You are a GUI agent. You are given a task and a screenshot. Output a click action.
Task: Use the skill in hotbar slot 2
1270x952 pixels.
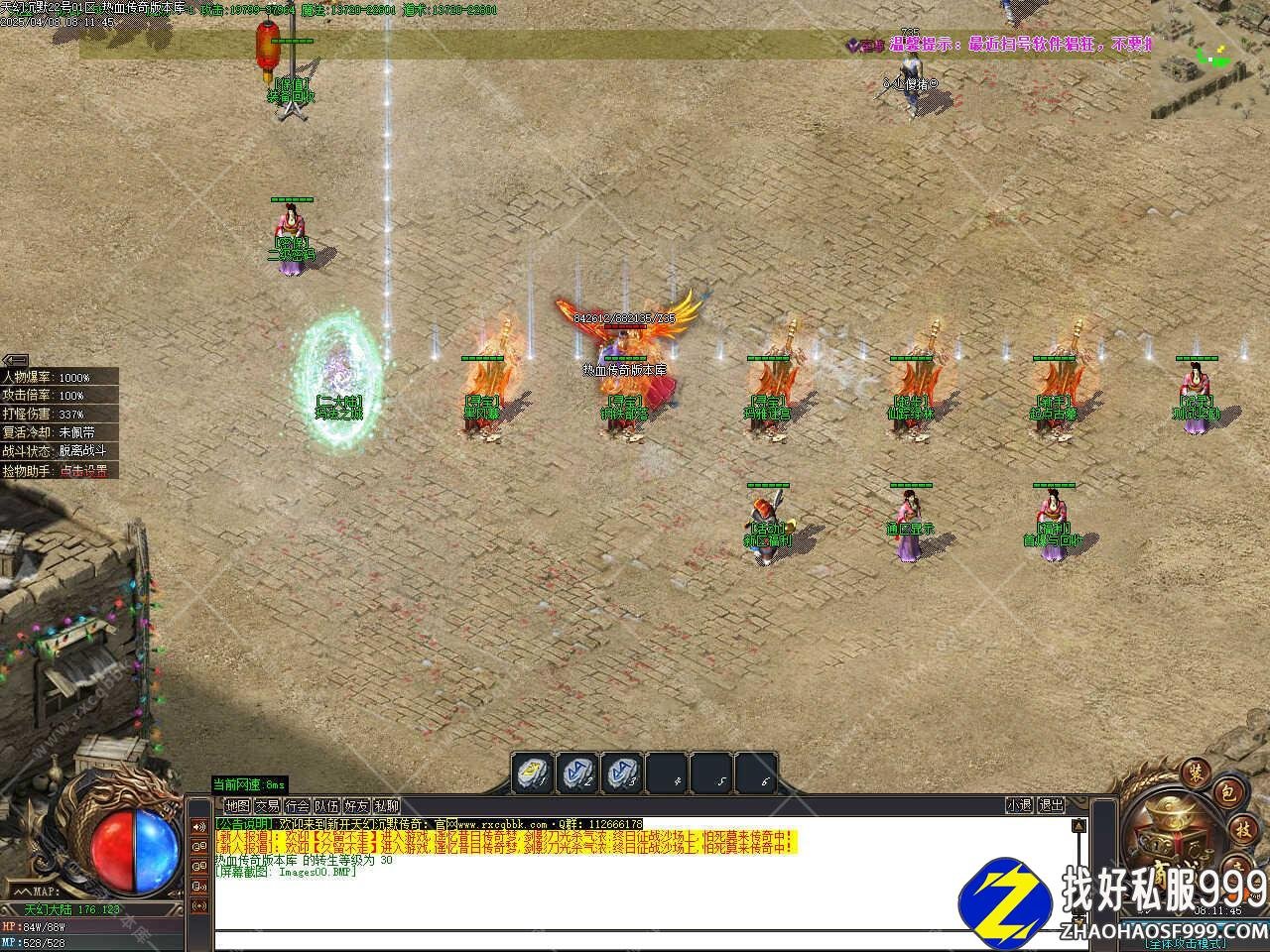[x=579, y=773]
